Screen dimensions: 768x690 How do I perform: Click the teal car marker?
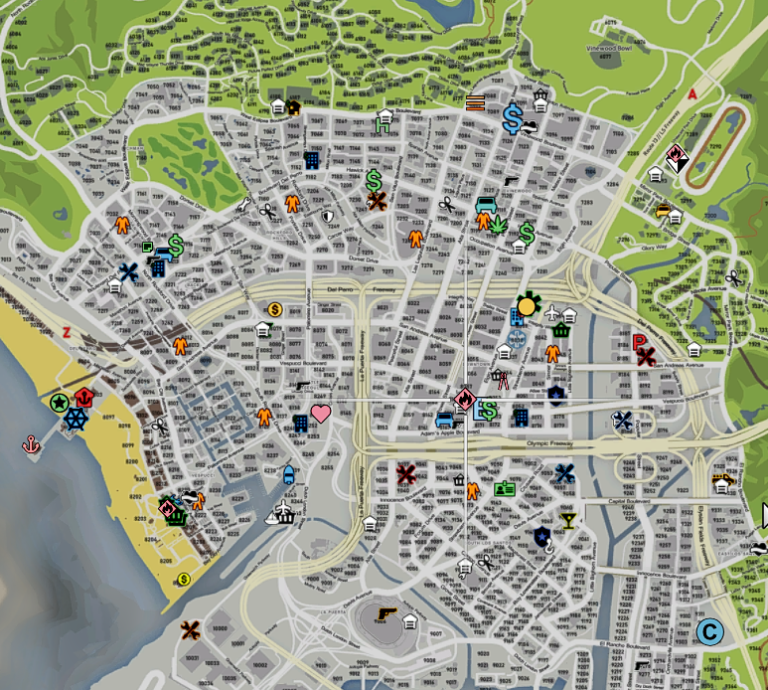pyautogui.click(x=485, y=206)
